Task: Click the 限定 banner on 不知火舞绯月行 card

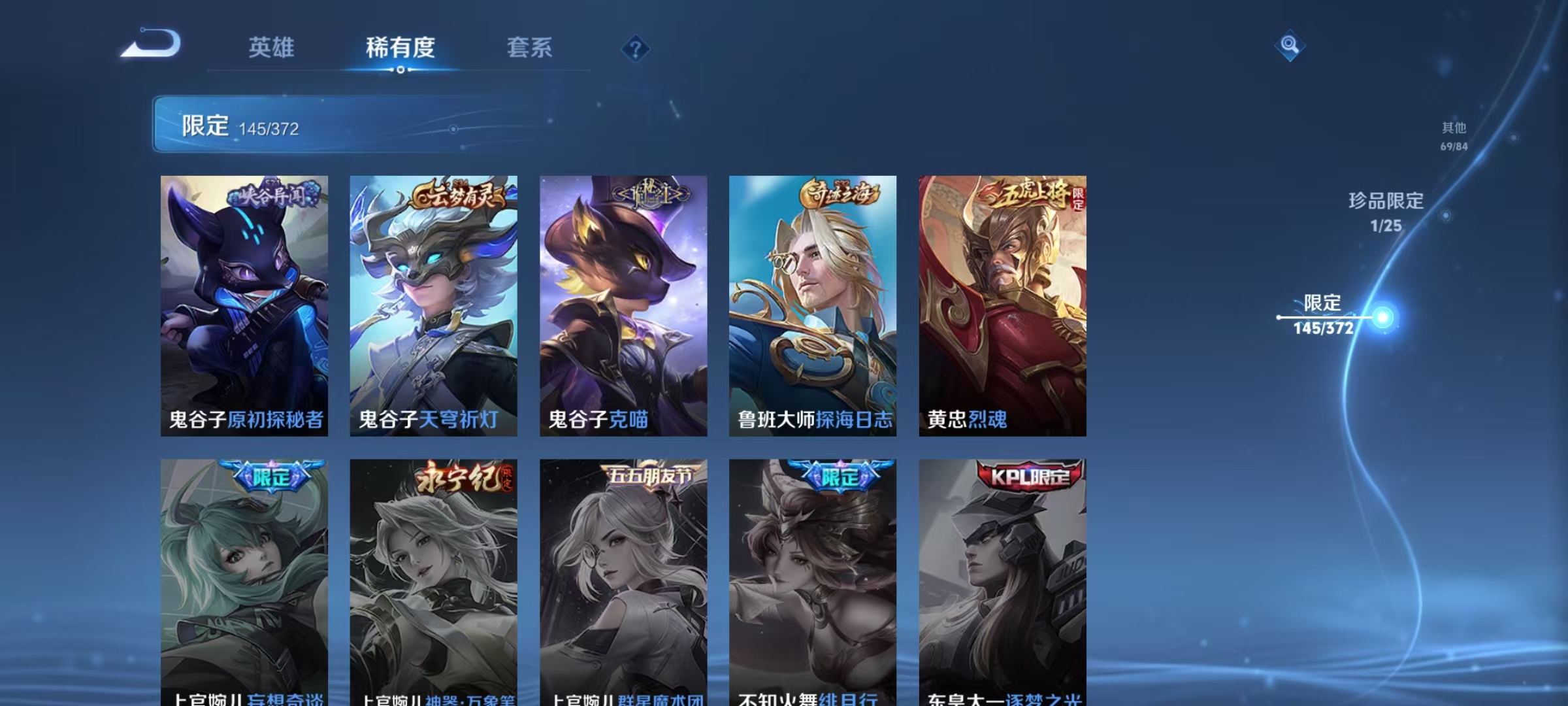Action: tap(838, 477)
